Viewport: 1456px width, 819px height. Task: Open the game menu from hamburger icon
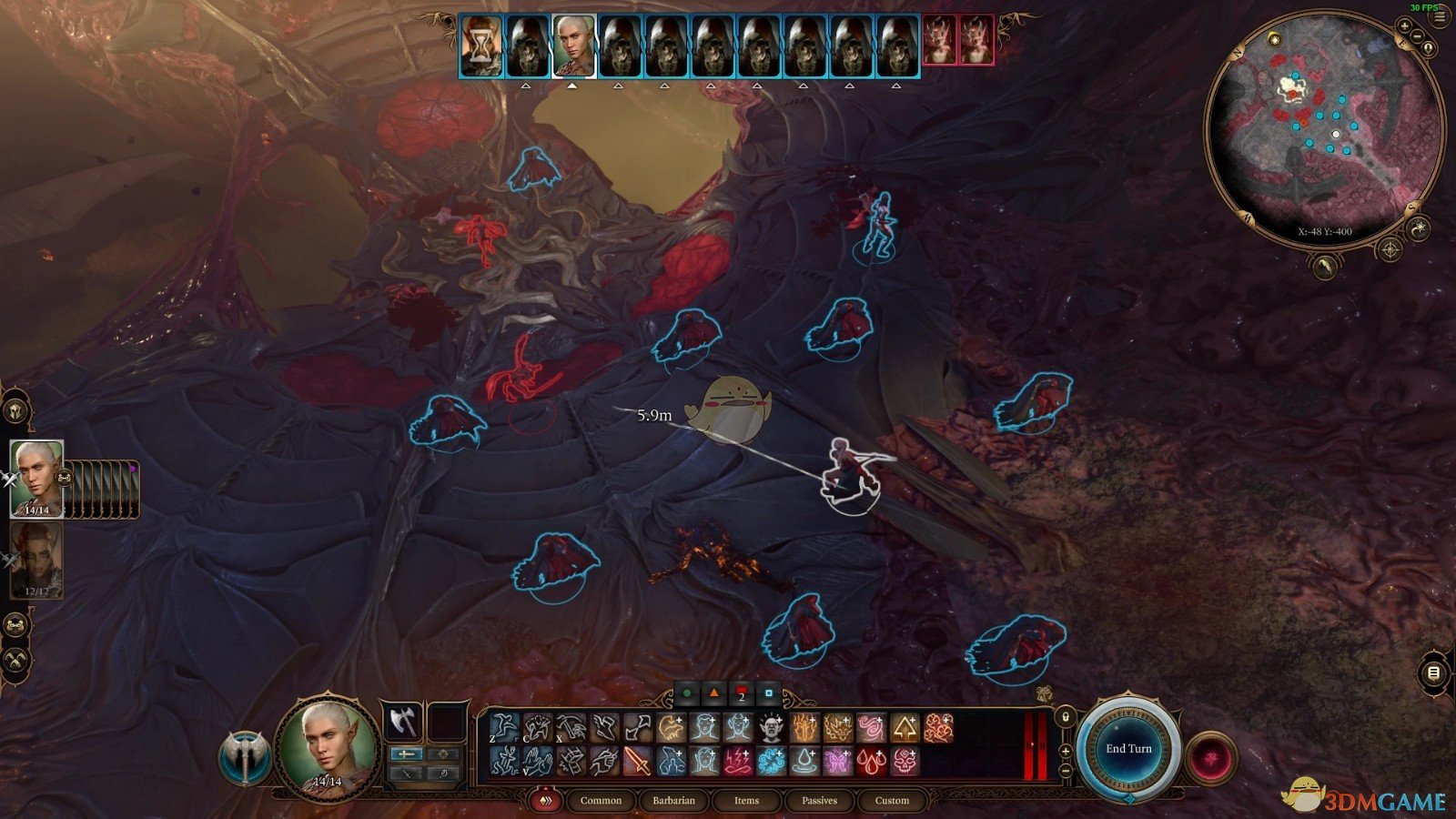(1439, 16)
